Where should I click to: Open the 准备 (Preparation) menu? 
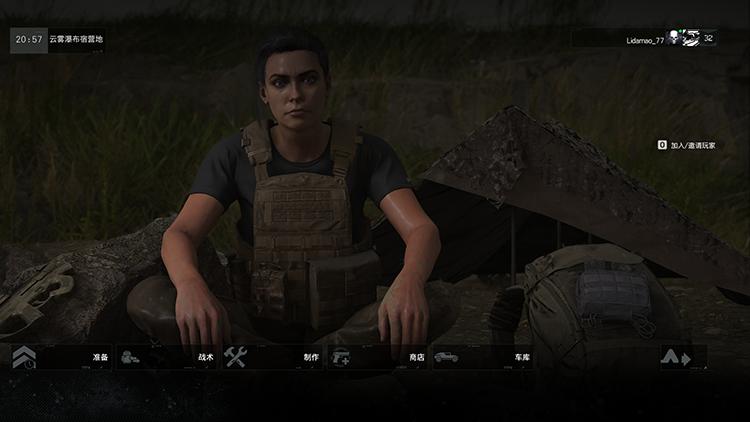tap(60, 357)
